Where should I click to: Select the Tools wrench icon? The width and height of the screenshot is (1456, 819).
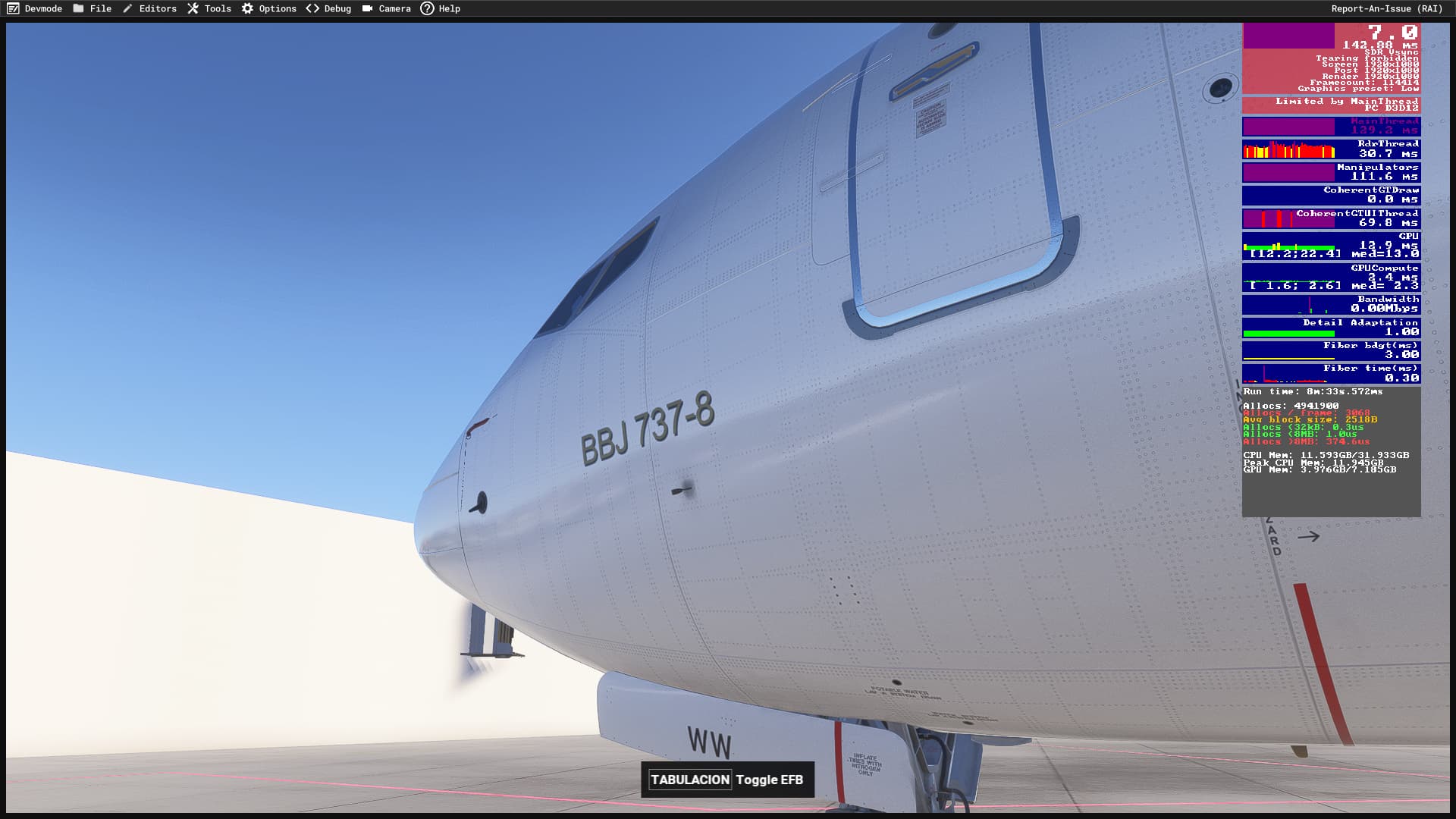[x=193, y=8]
